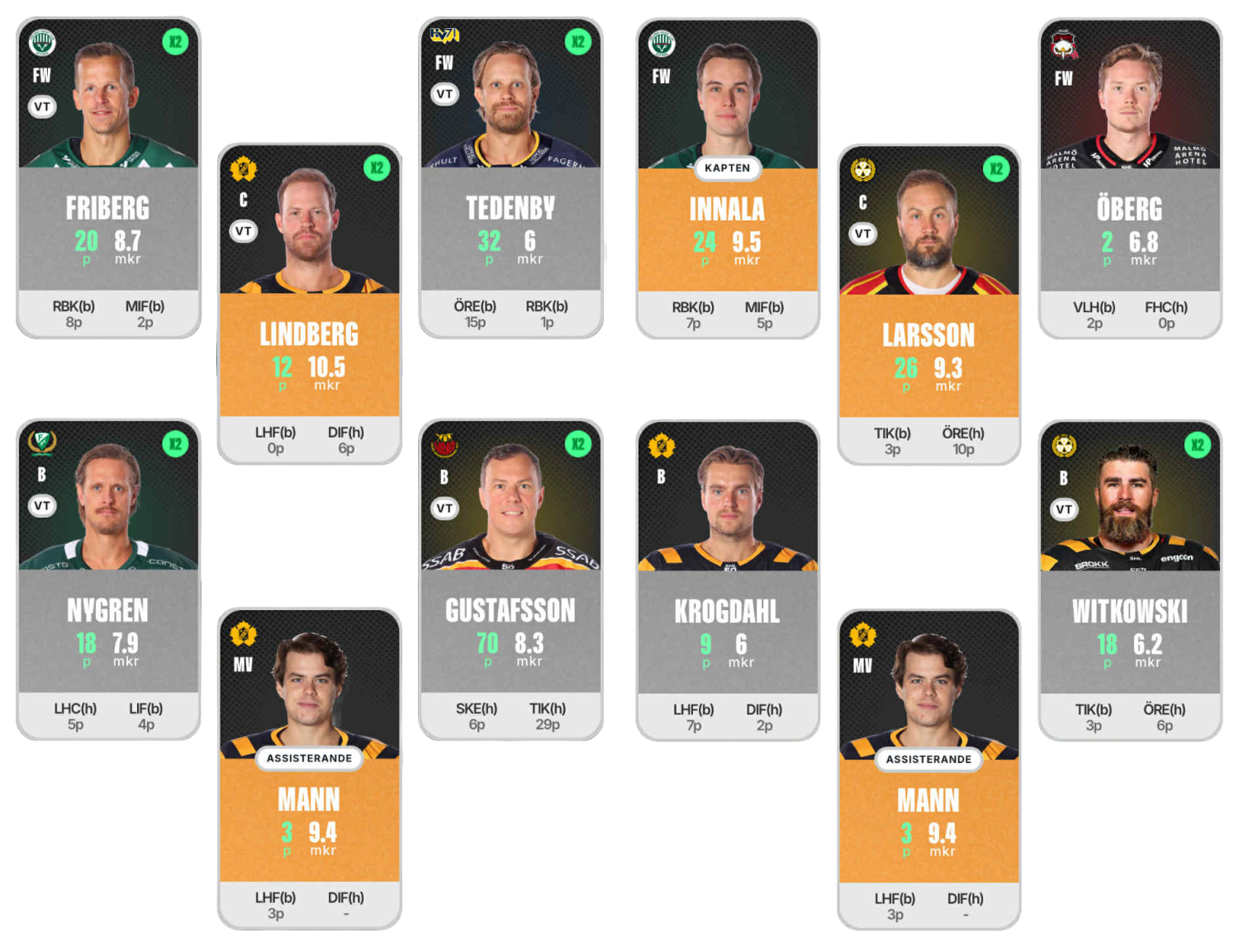Click the VT badge on Friberg's card

coord(42,107)
